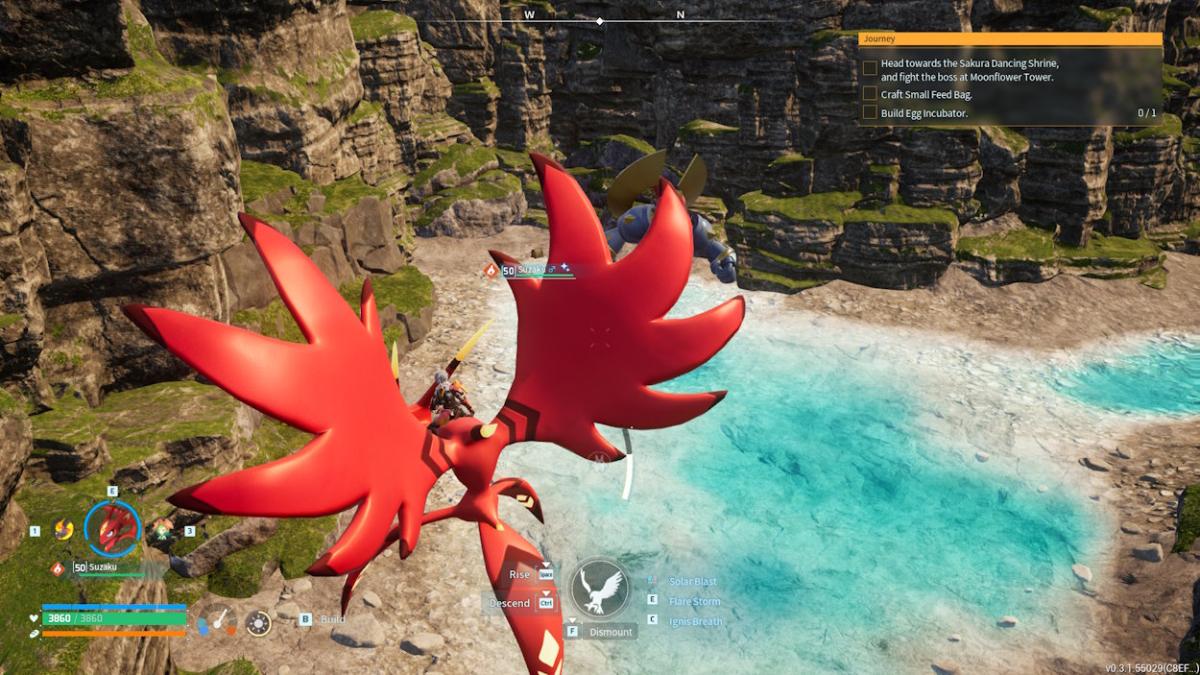Open the Journey objectives header

(x=1010, y=39)
